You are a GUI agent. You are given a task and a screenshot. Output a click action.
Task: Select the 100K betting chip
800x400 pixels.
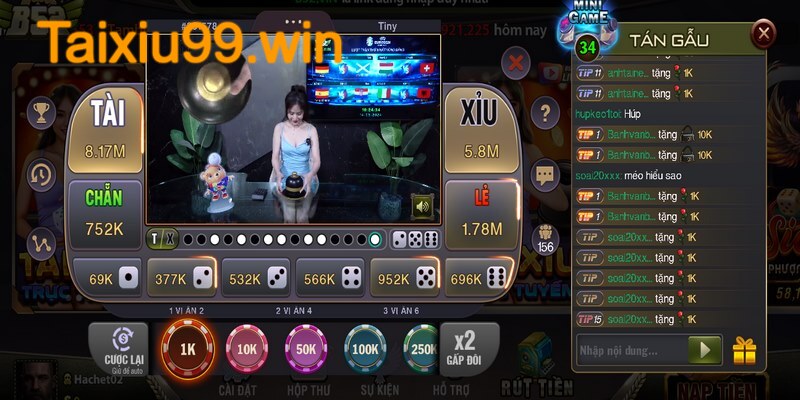[365, 350]
